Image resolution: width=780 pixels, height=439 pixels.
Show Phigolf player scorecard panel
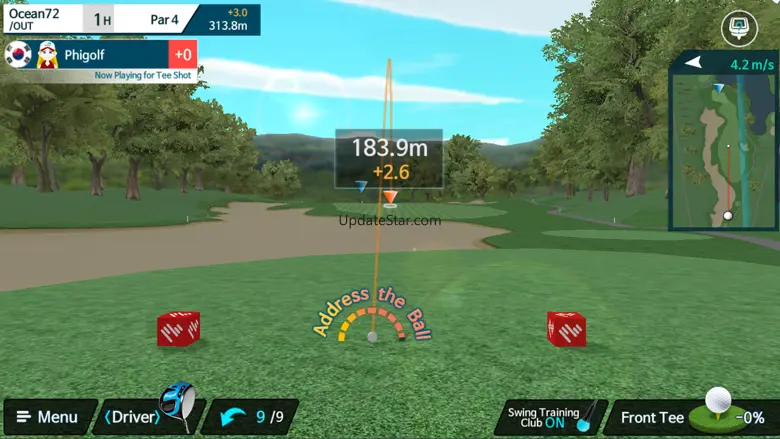pos(100,55)
